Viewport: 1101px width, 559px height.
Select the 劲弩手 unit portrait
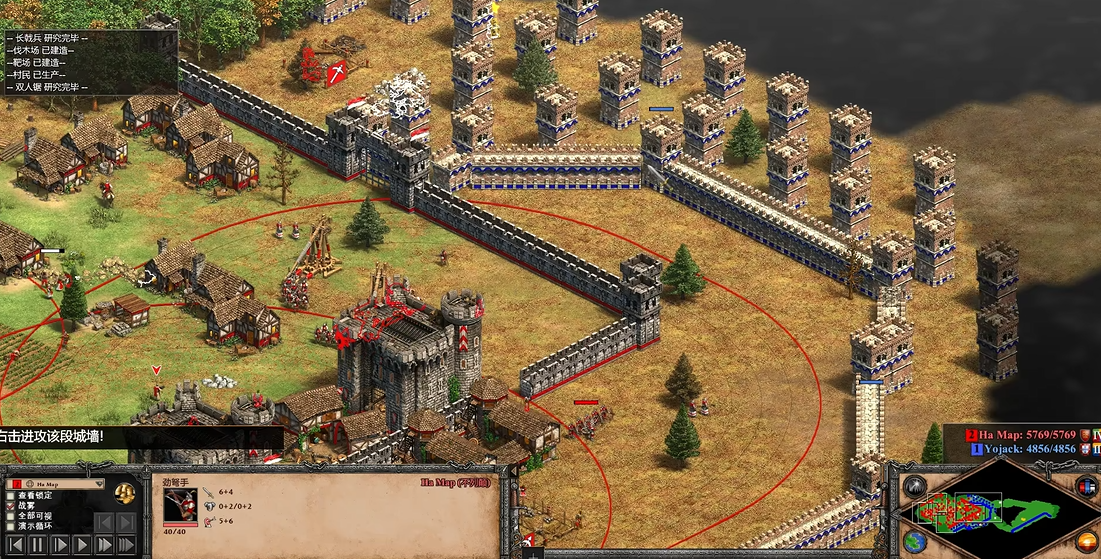[180, 506]
